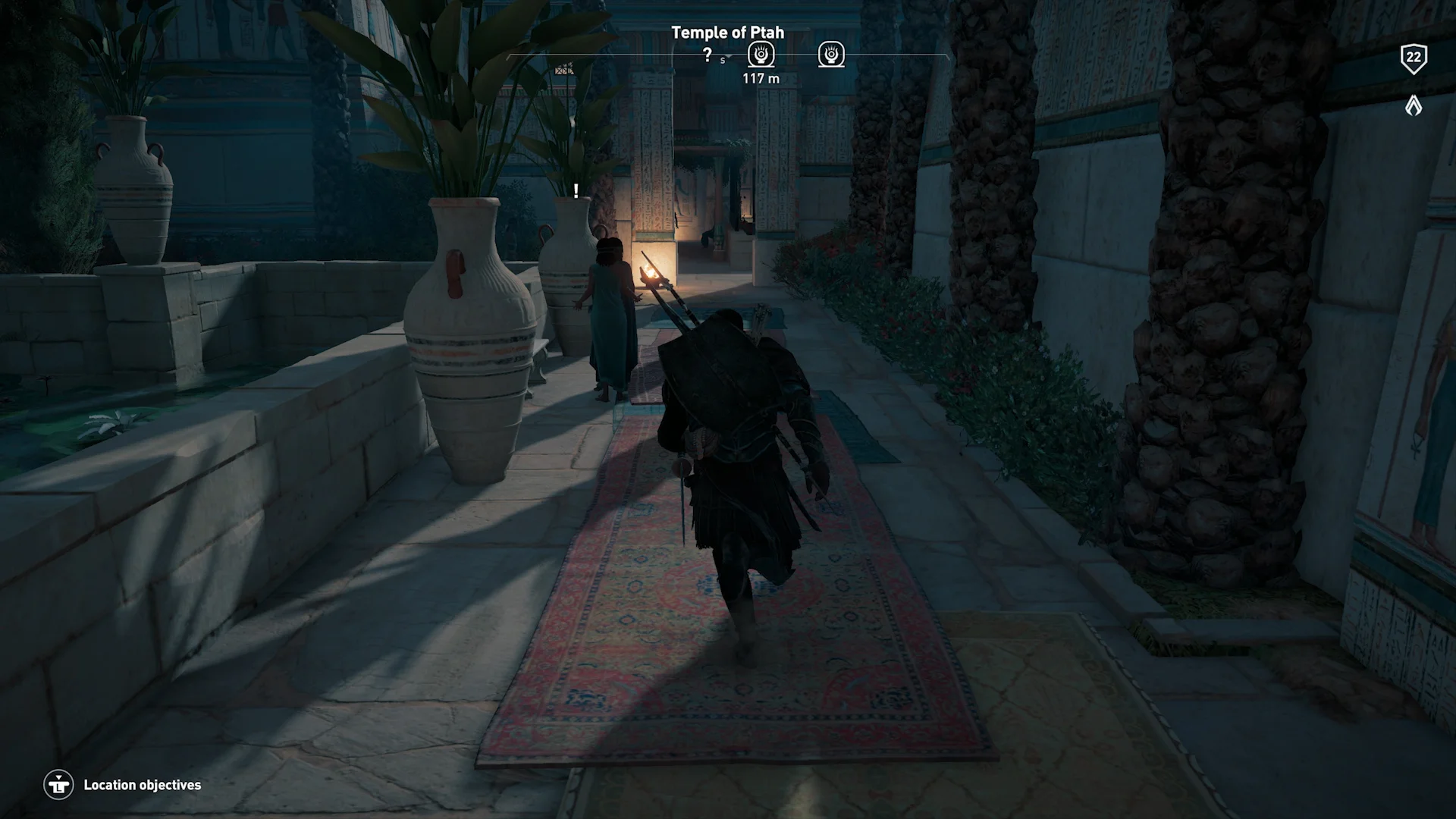Select the question mark compass marker
Screen dimensions: 1456x819
pyautogui.click(x=707, y=55)
